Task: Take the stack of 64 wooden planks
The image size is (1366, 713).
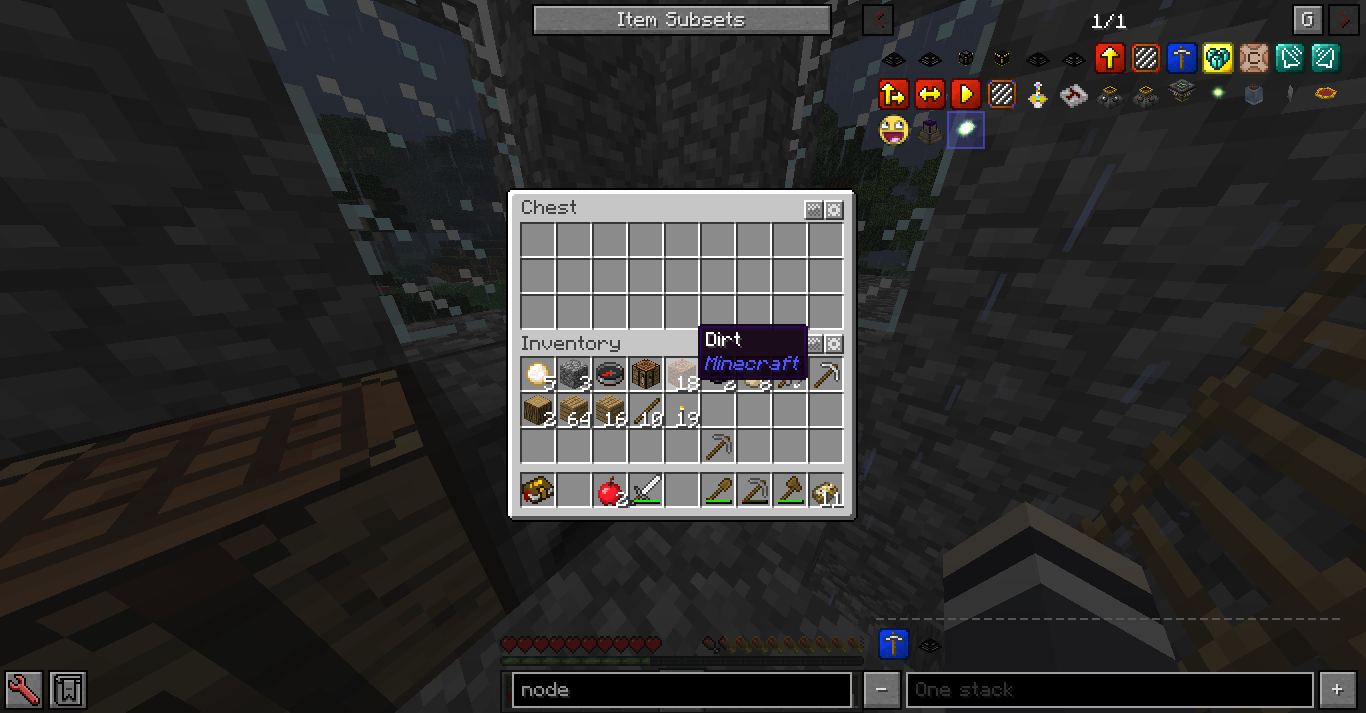Action: point(574,410)
